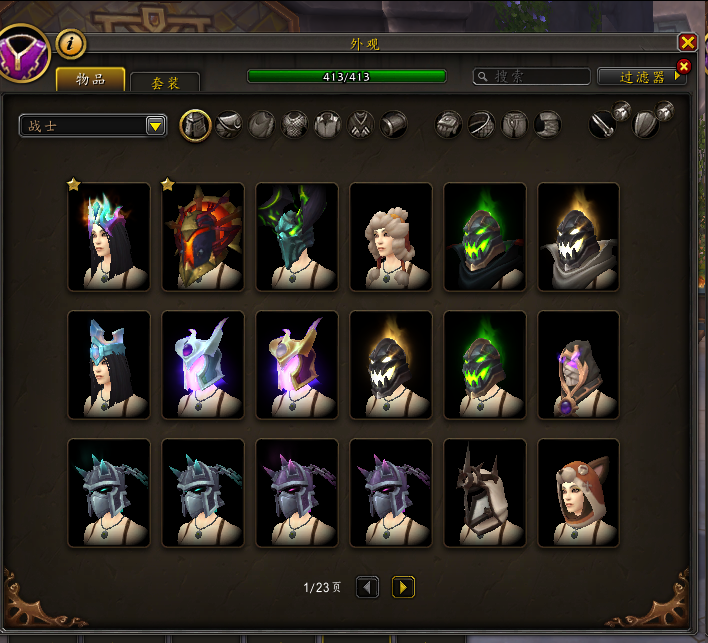Choose the boots feet slot icon
Screen dimensions: 708x643
(547, 125)
